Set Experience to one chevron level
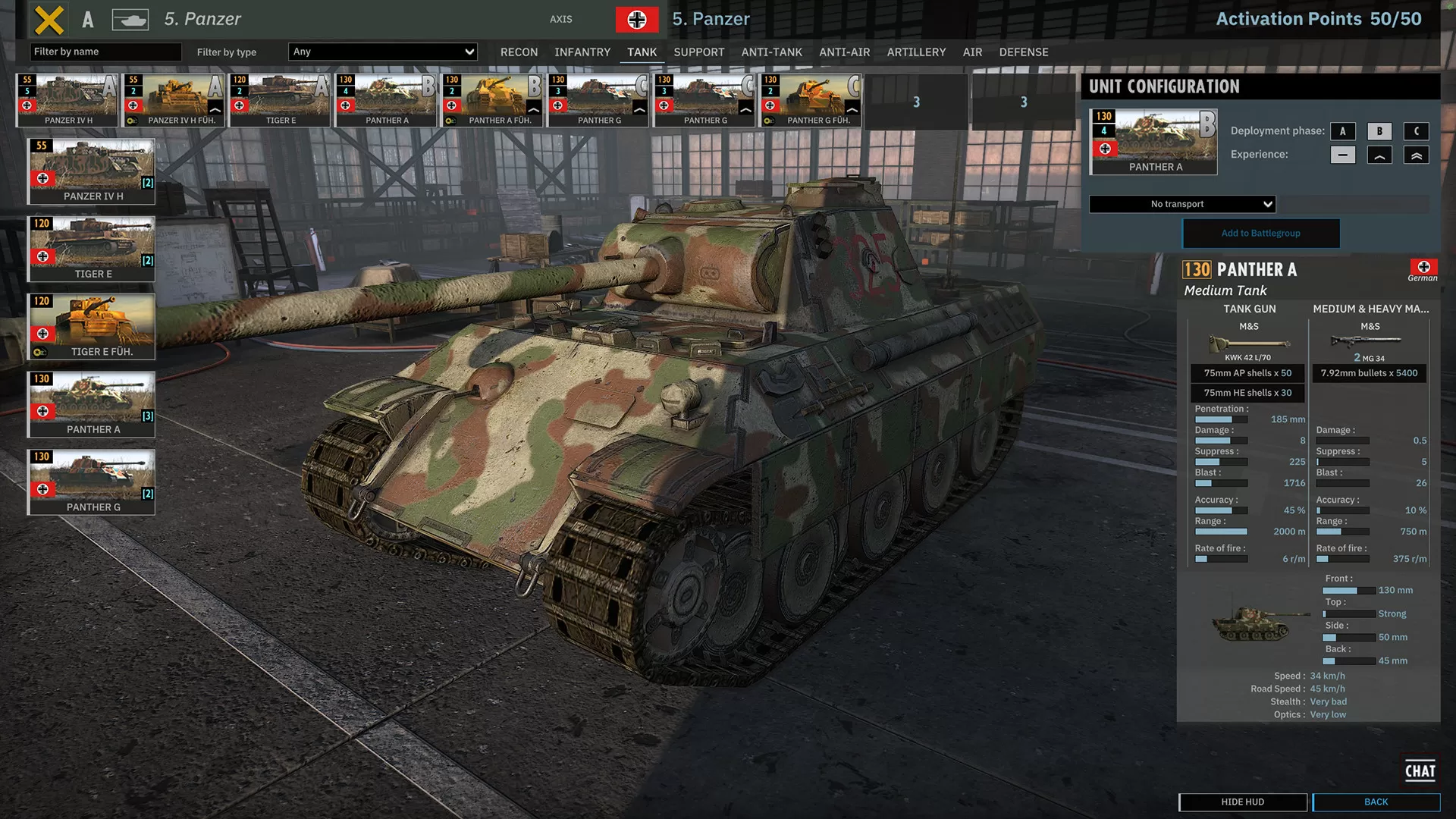 [x=1379, y=154]
